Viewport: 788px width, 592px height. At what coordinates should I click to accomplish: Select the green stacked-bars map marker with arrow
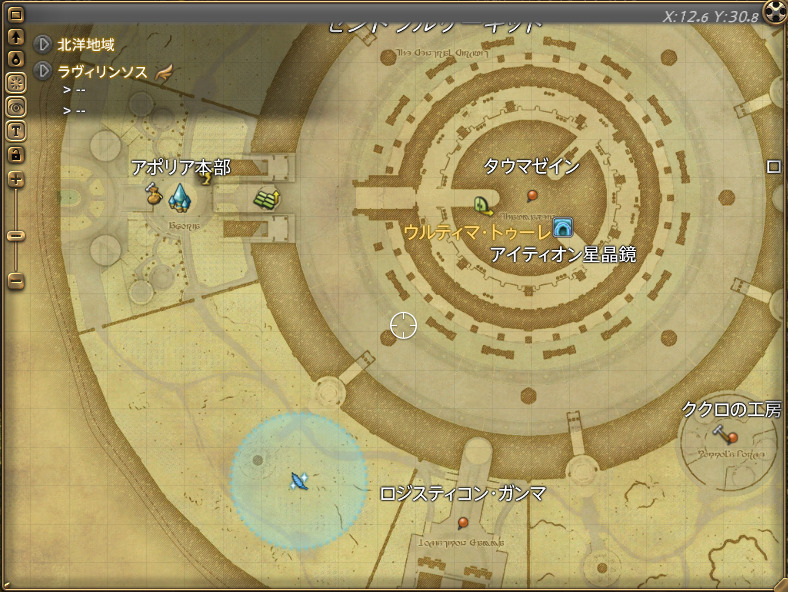point(266,197)
